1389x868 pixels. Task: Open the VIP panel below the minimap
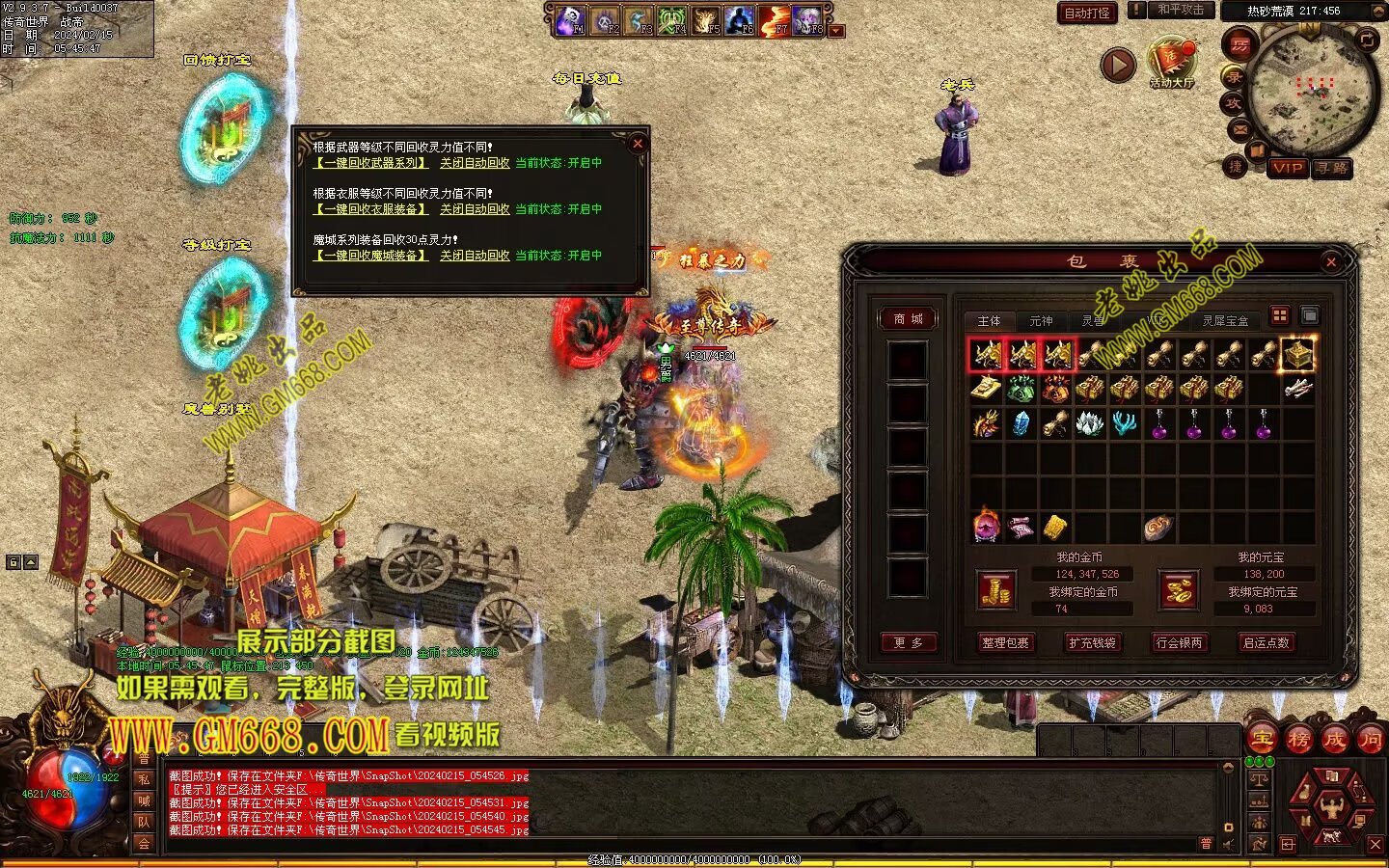(x=1288, y=168)
